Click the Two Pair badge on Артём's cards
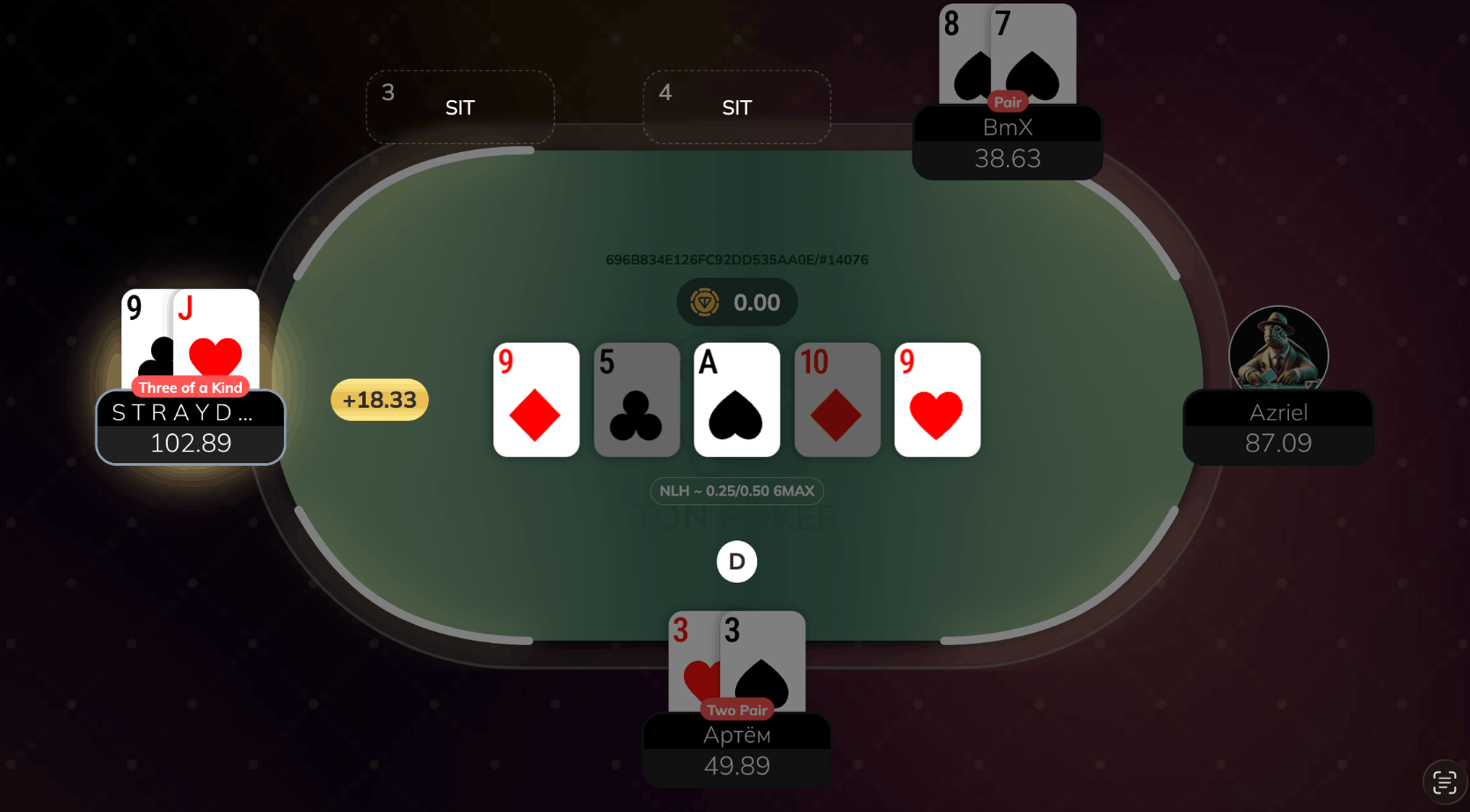The height and width of the screenshot is (812, 1470). click(x=737, y=709)
